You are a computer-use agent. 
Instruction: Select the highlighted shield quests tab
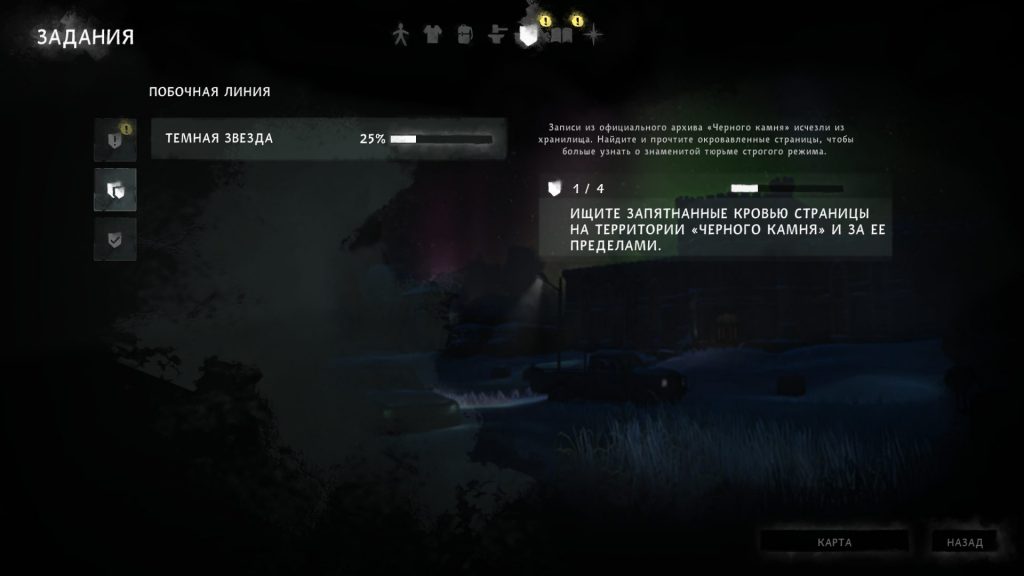click(x=528, y=36)
